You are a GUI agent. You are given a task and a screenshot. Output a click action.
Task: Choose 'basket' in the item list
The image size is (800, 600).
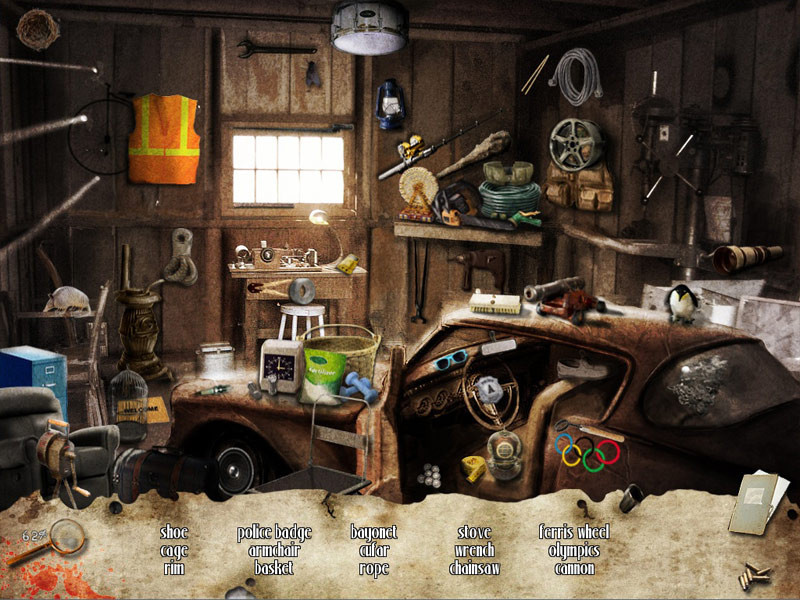(x=274, y=568)
